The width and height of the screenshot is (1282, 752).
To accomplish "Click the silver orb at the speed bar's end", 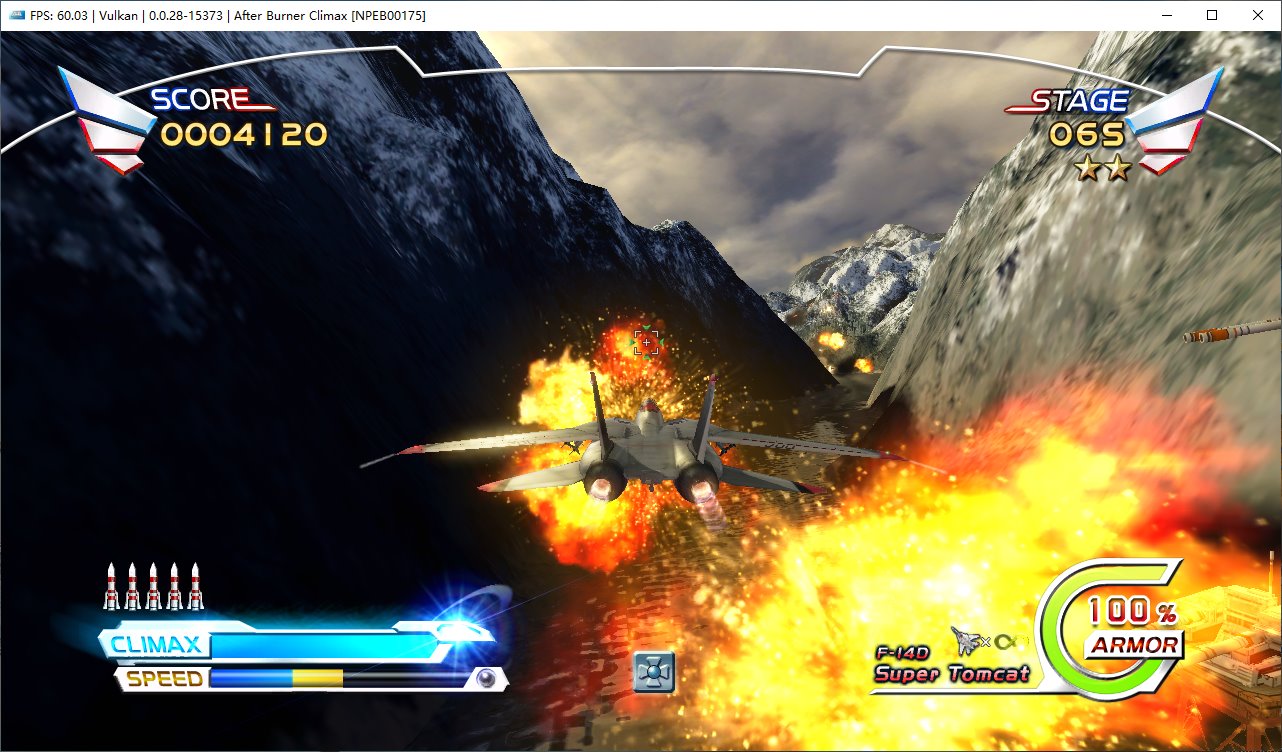I will [x=484, y=680].
